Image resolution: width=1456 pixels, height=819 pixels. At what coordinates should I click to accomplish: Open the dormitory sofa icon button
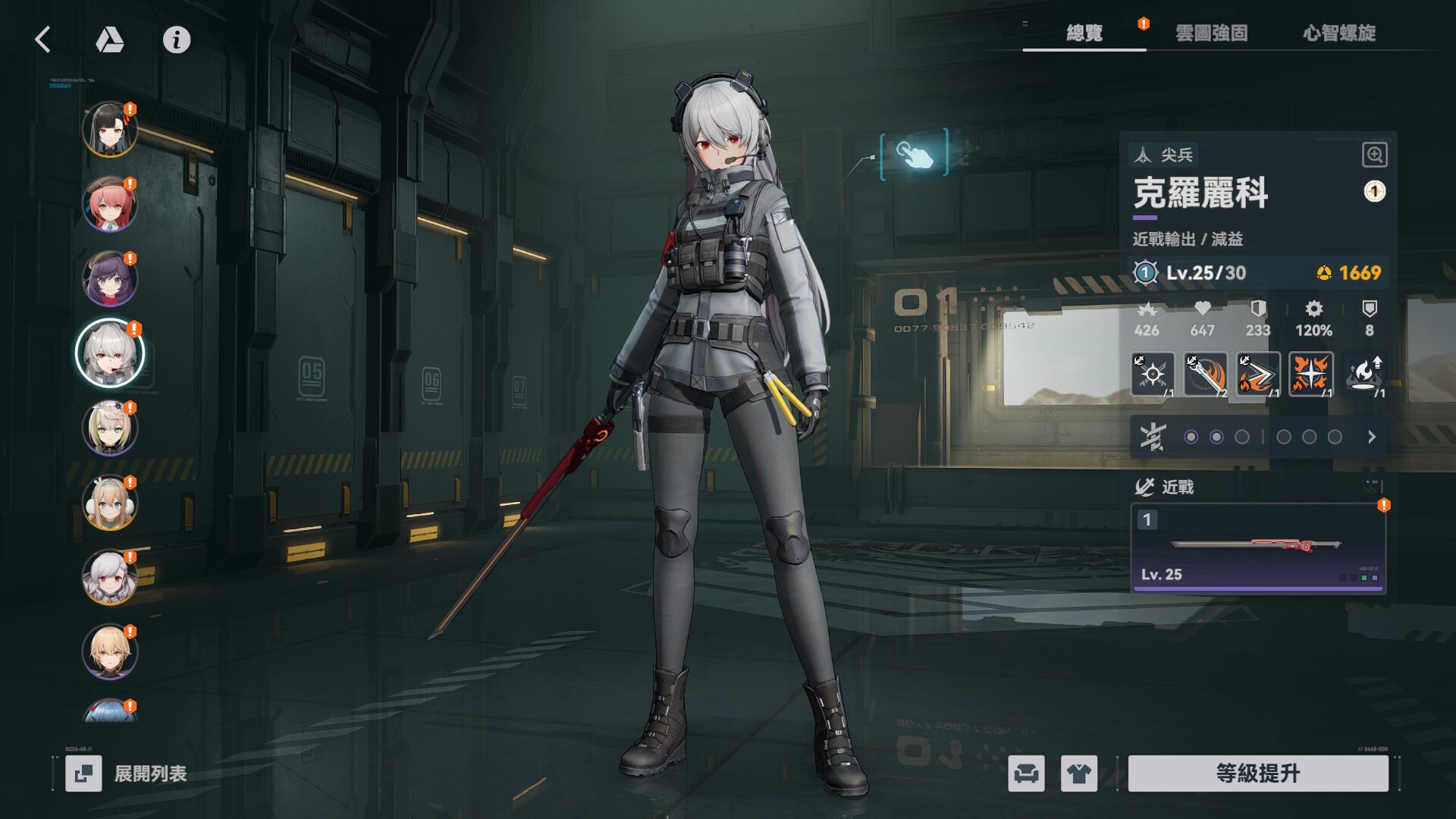coord(1026,773)
